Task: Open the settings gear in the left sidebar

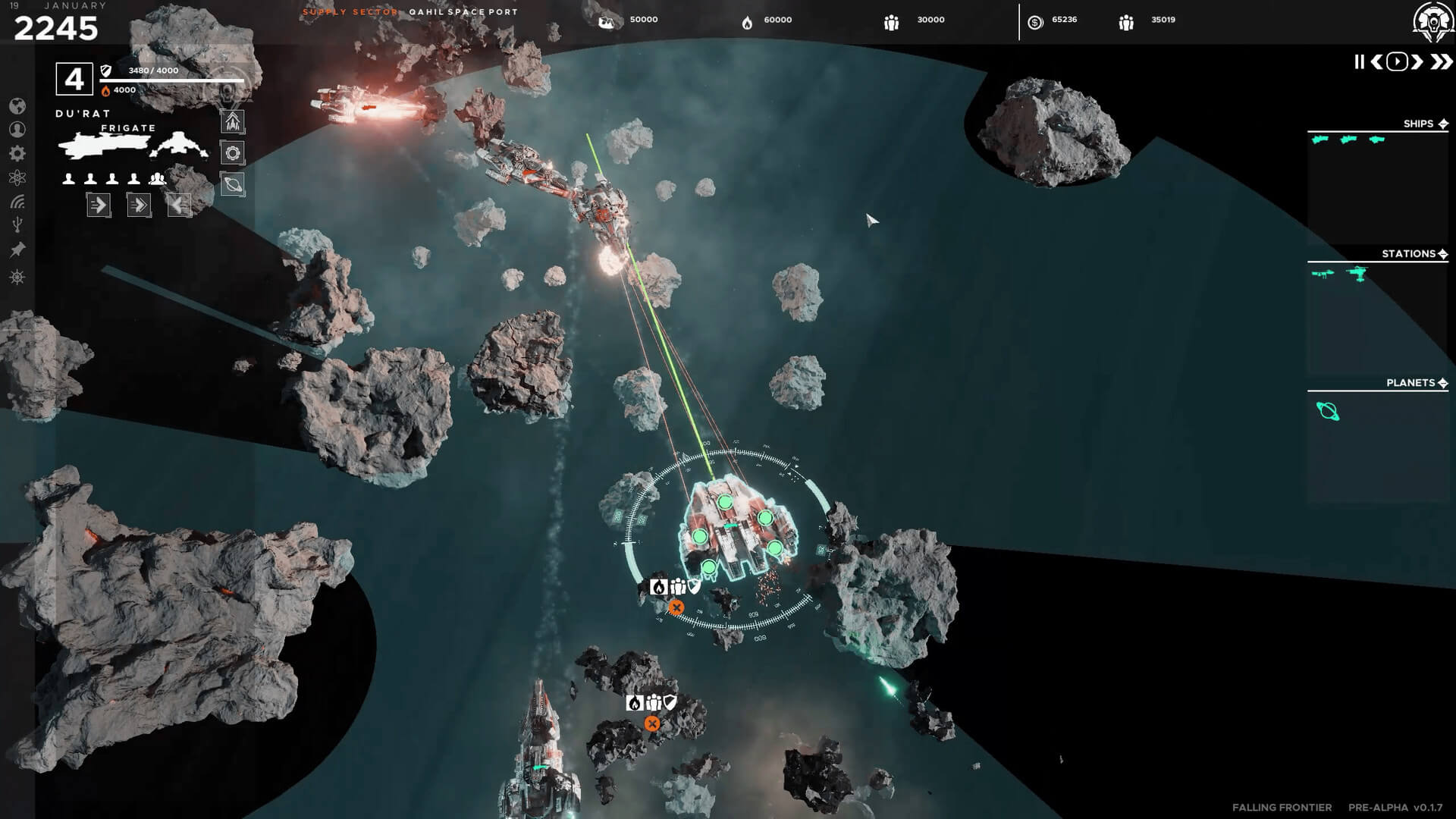Action: click(17, 152)
